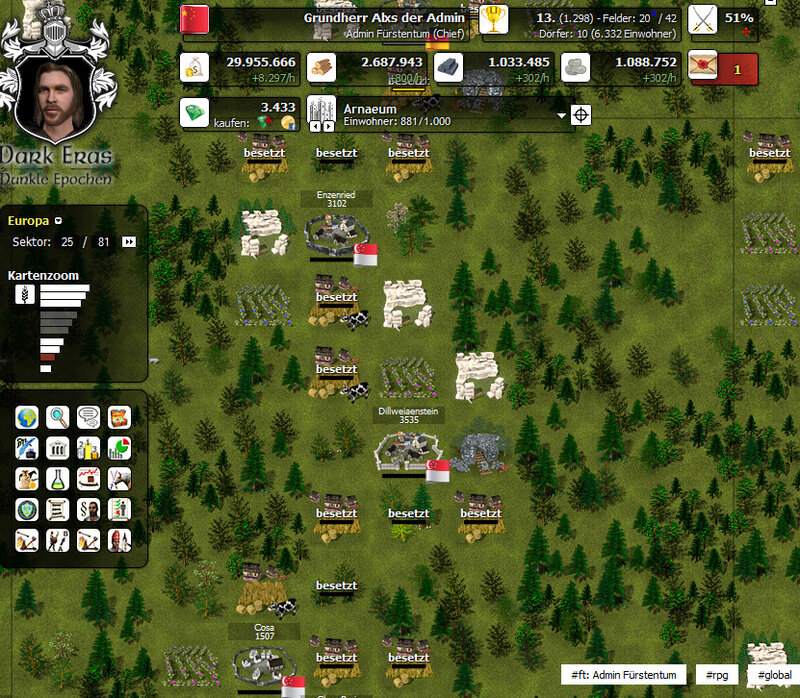This screenshot has width=800, height=698.
Task: Open the treasure chest icon
Action: [119, 417]
